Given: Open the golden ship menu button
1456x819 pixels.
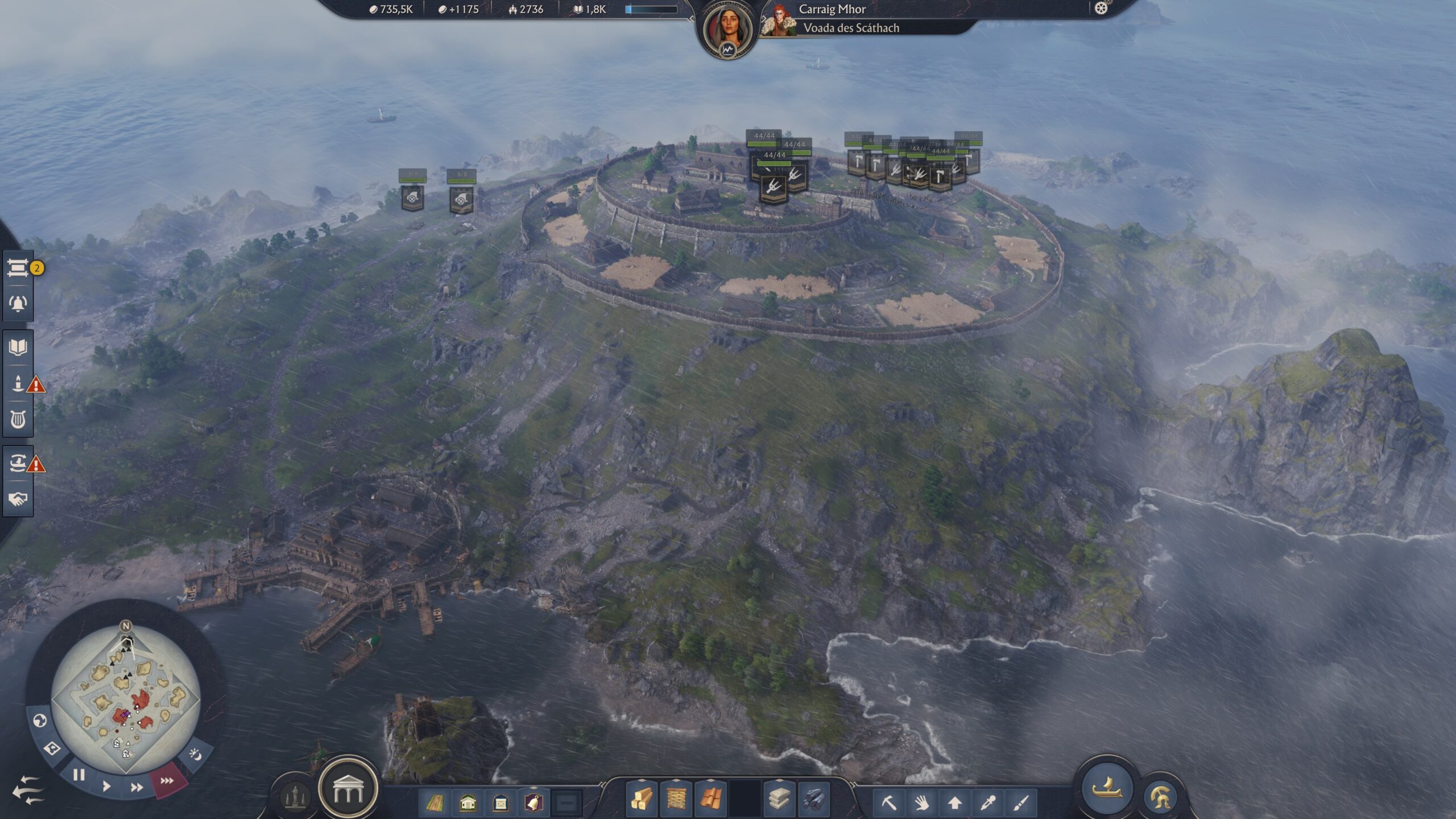Looking at the screenshot, I should coord(1107,788).
